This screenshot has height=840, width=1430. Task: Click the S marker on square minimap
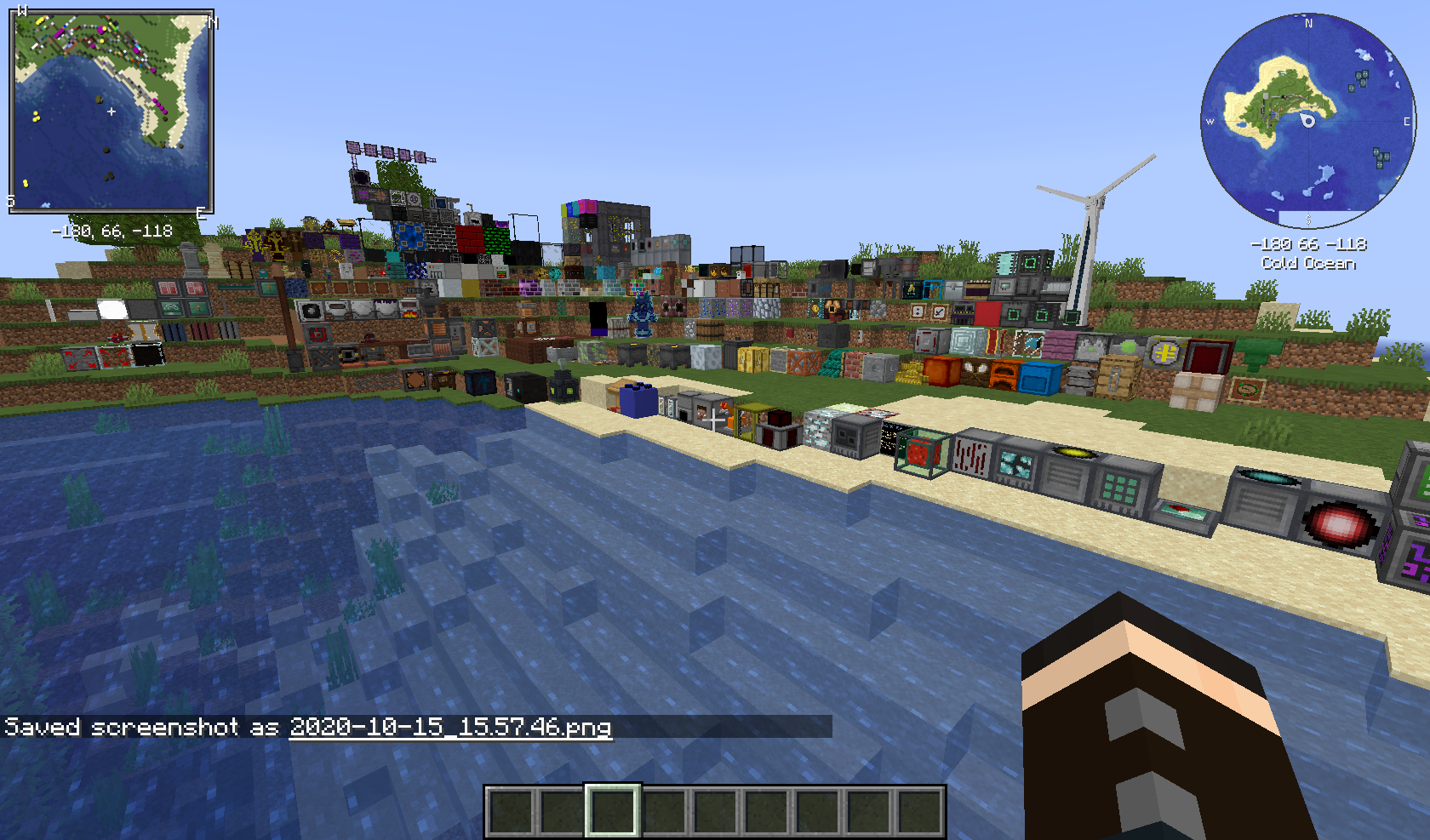click(10, 202)
